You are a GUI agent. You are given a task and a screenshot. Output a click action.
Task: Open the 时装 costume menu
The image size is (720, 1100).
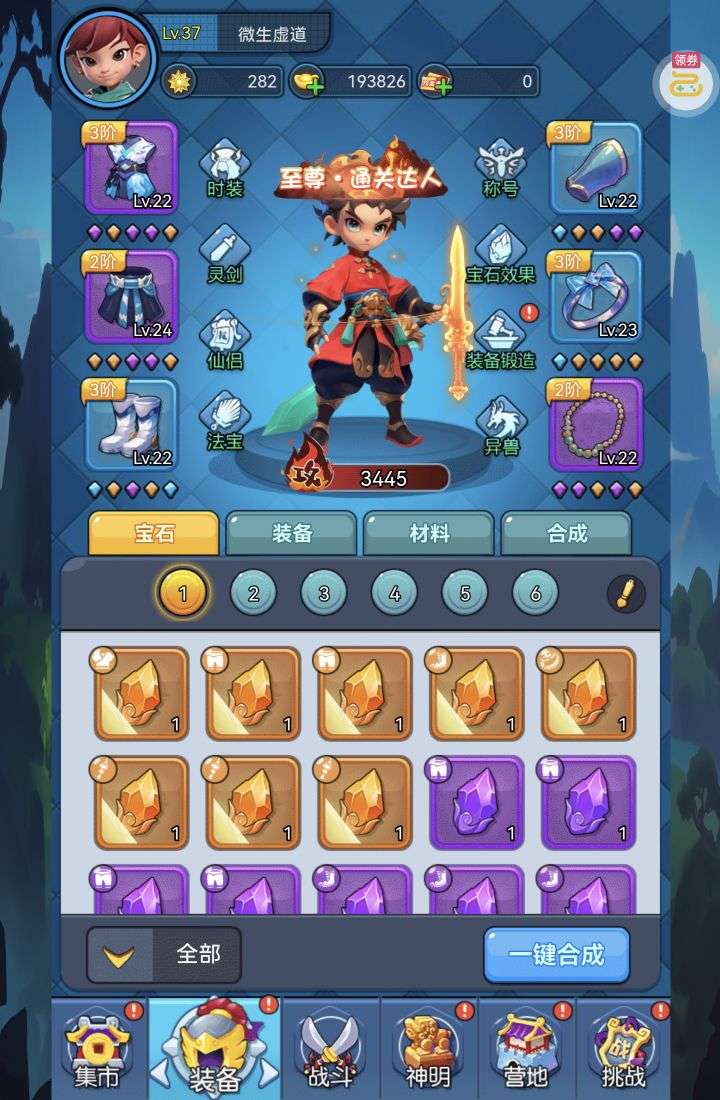[x=224, y=168]
